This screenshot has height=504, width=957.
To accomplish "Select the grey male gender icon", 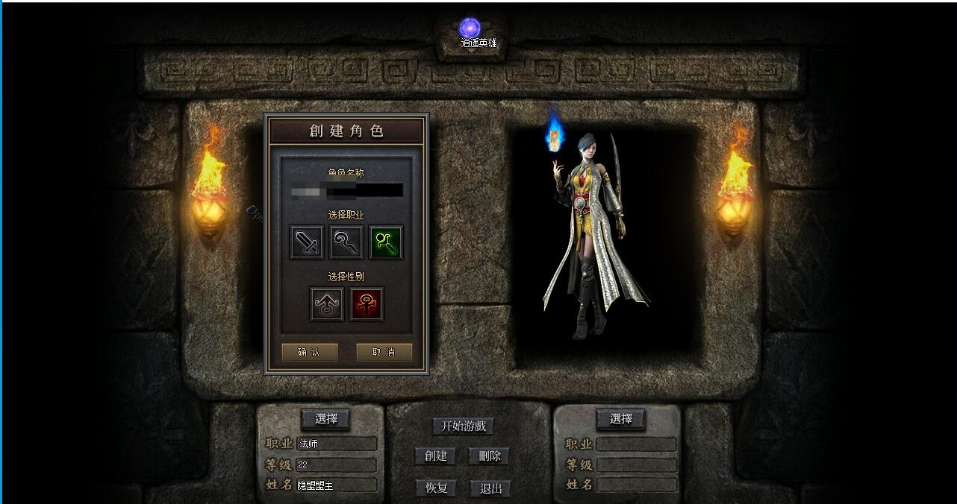I will click(326, 304).
